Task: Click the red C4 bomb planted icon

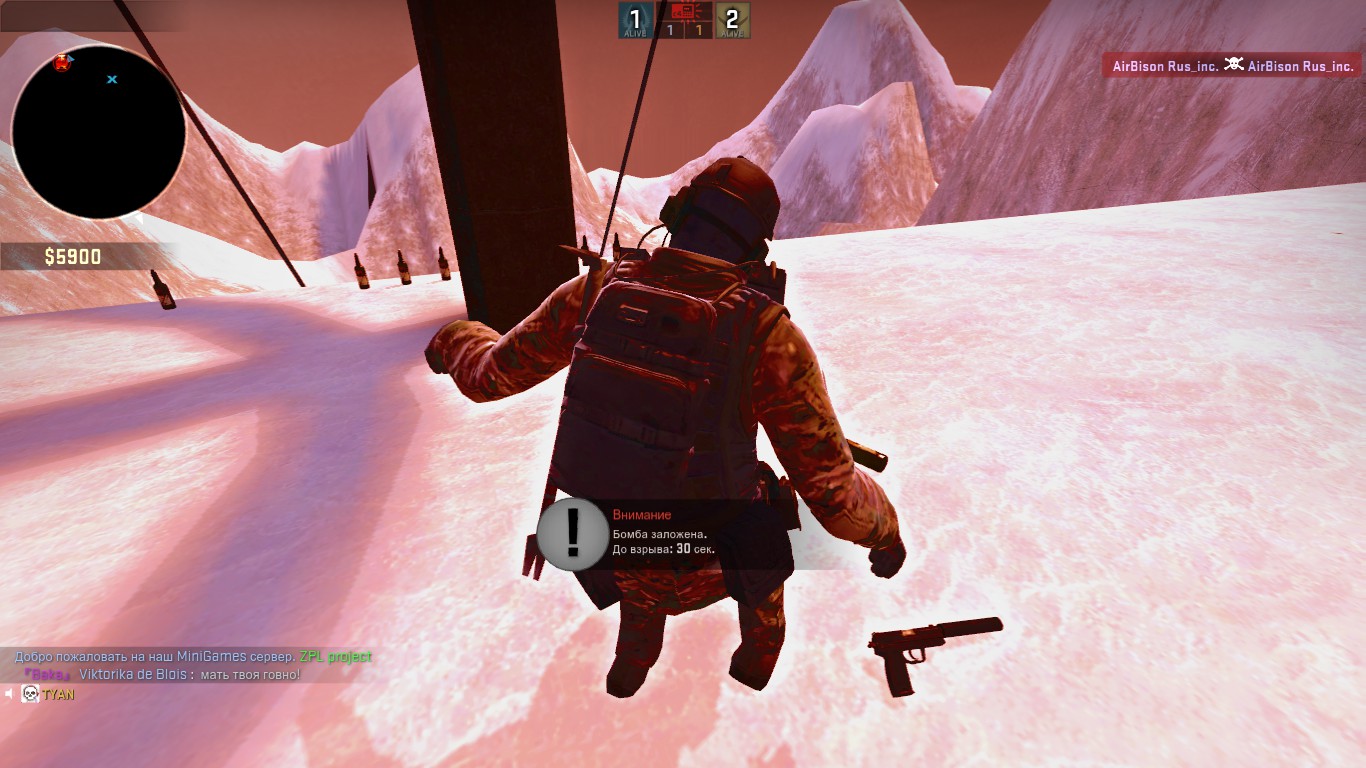Action: coord(684,12)
